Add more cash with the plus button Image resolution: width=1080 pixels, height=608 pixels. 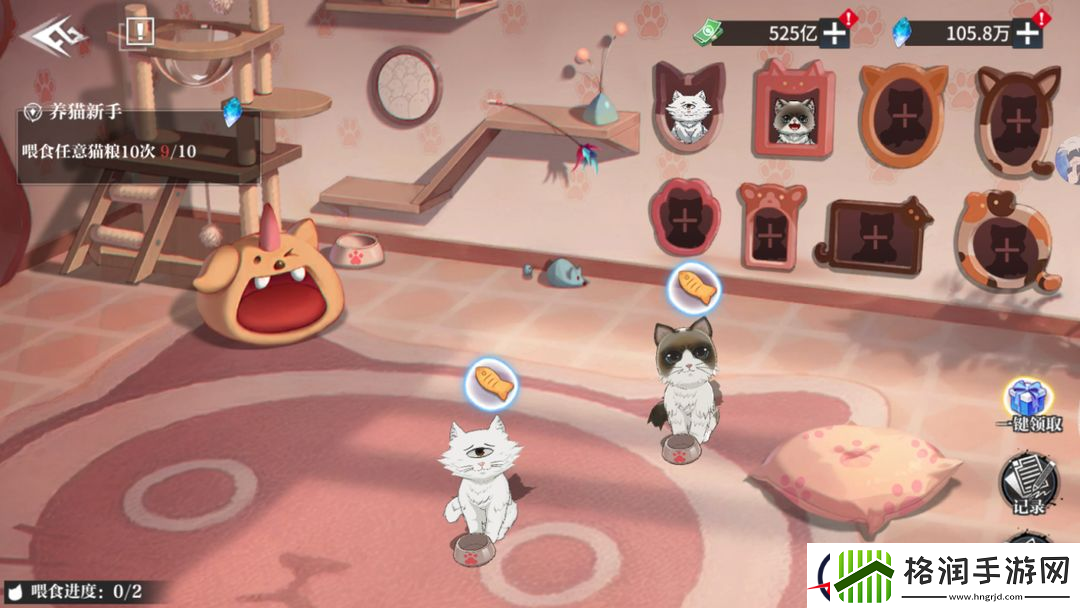point(835,33)
